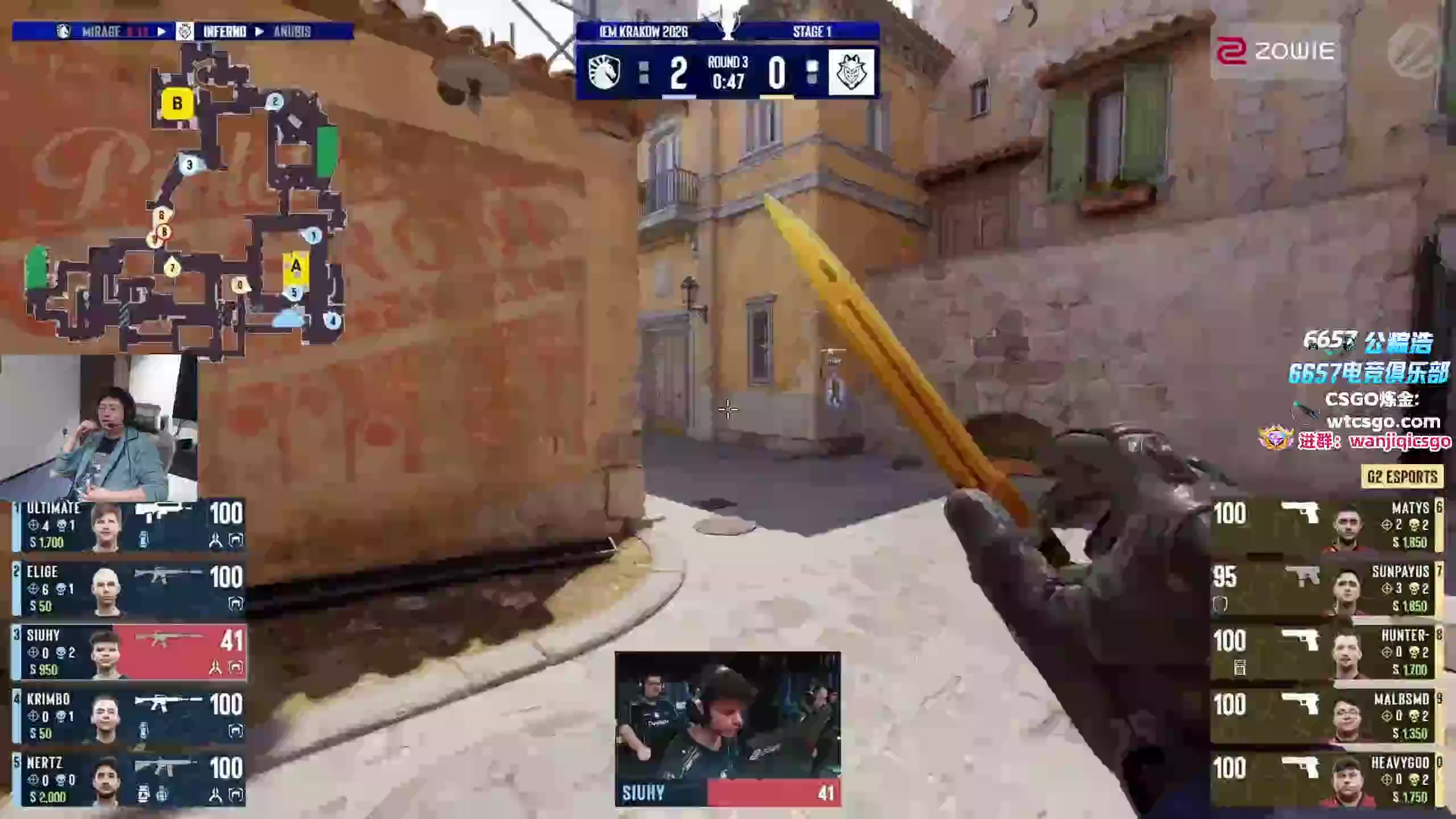1456x819 pixels.
Task: Click the G2 logo on scoreboard
Action: click(851, 73)
